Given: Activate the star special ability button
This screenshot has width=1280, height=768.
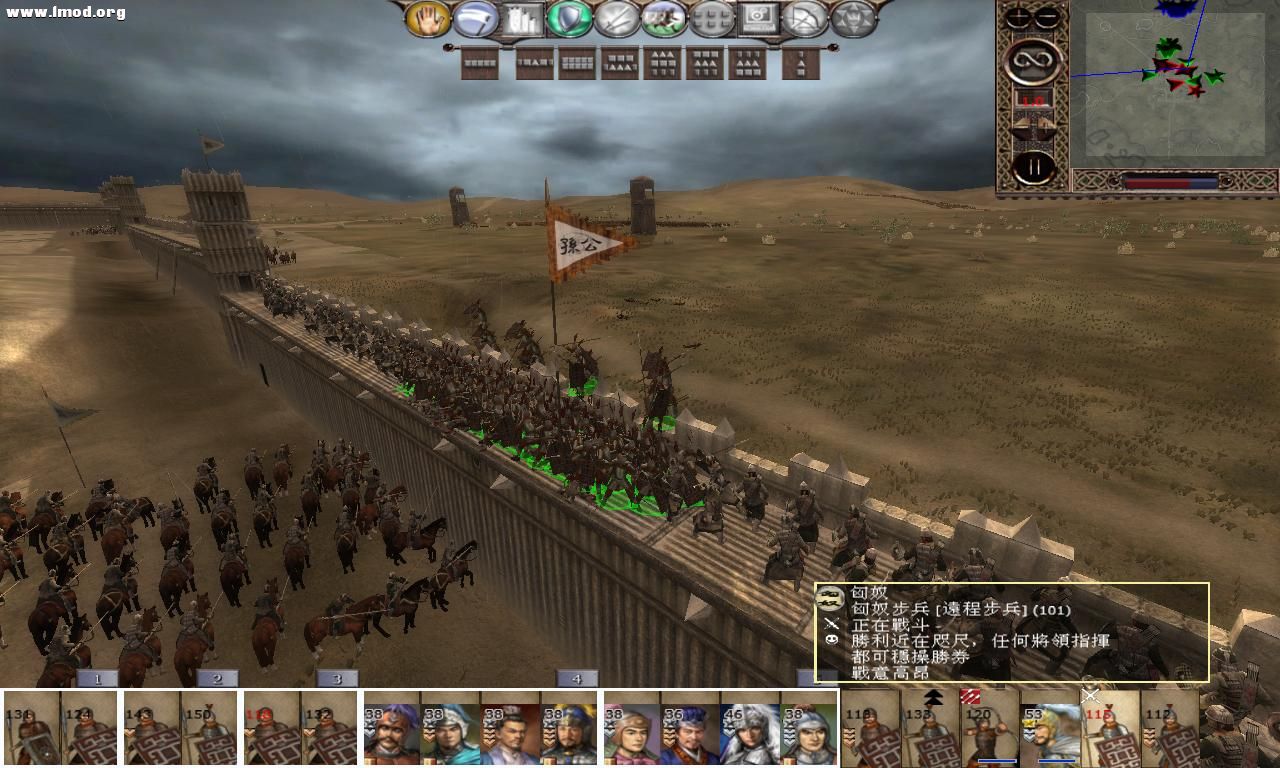Looking at the screenshot, I should click(x=852, y=18).
